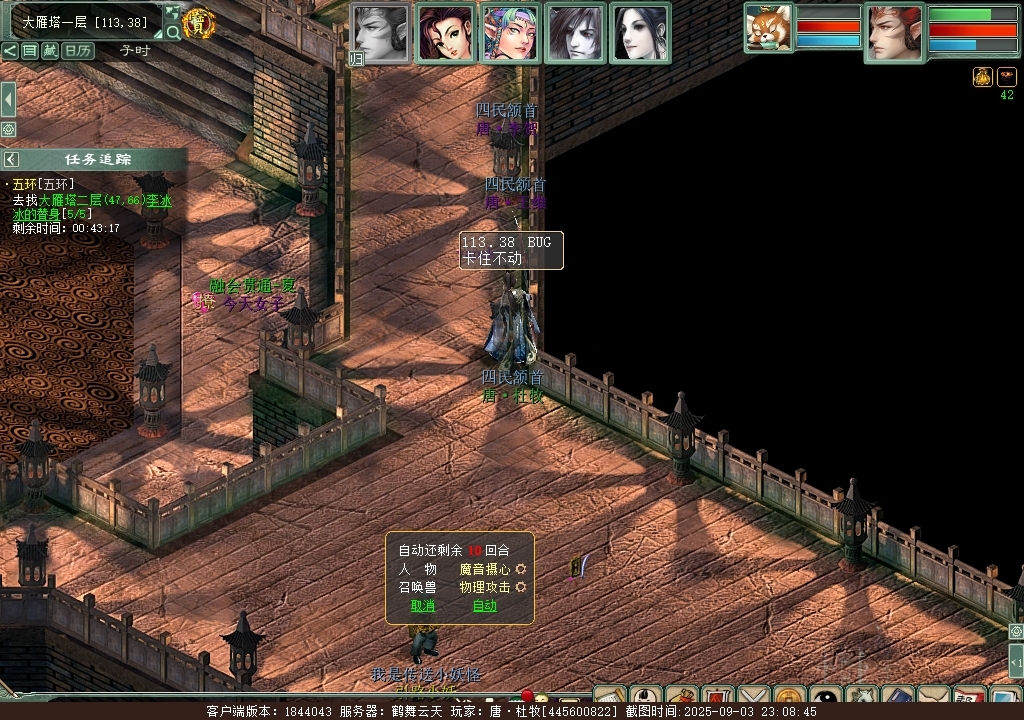Select the red panda pet portrait
Image resolution: width=1024 pixels, height=720 pixels.
pyautogui.click(x=769, y=28)
